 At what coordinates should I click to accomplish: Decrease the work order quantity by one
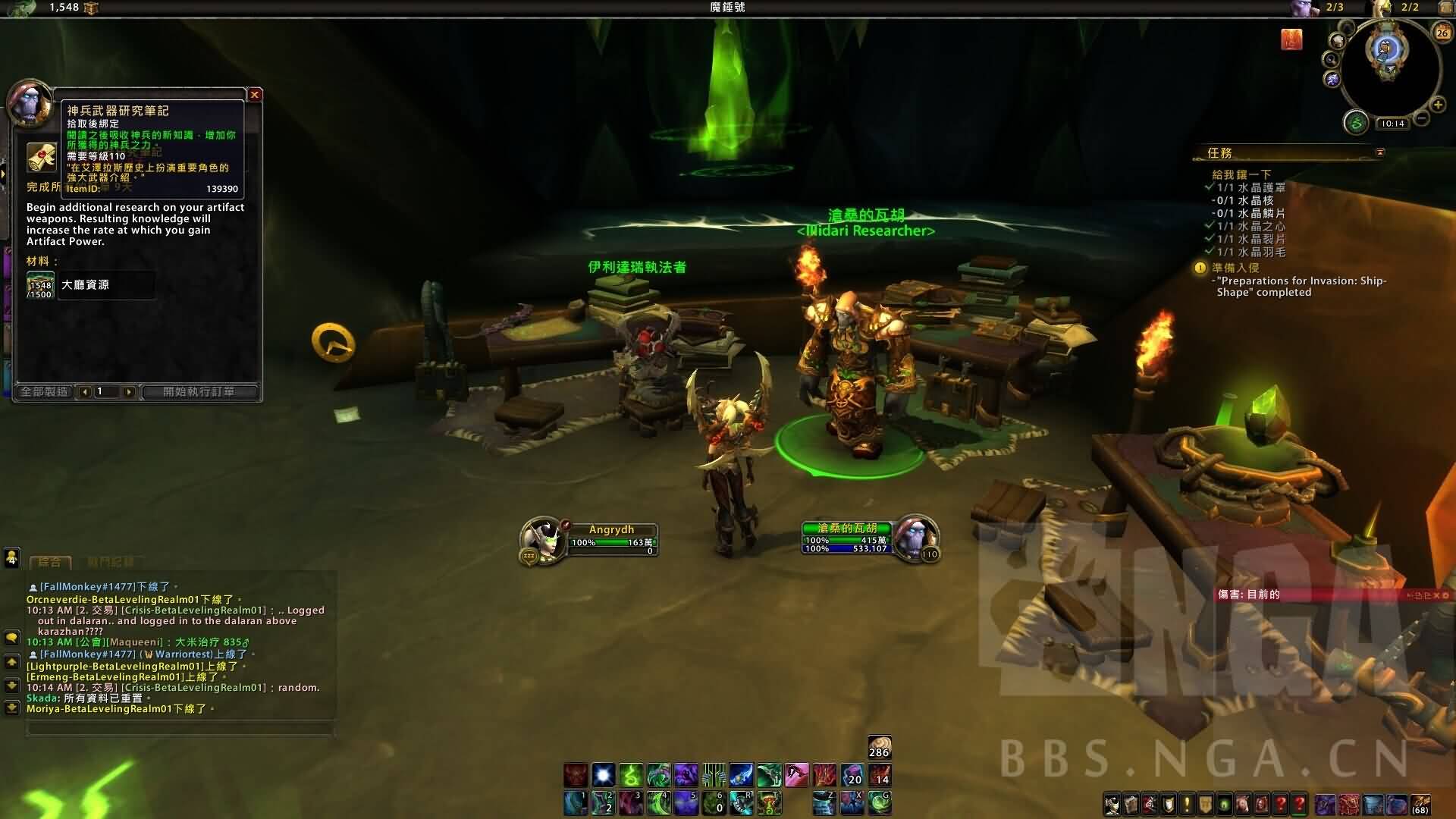85,391
